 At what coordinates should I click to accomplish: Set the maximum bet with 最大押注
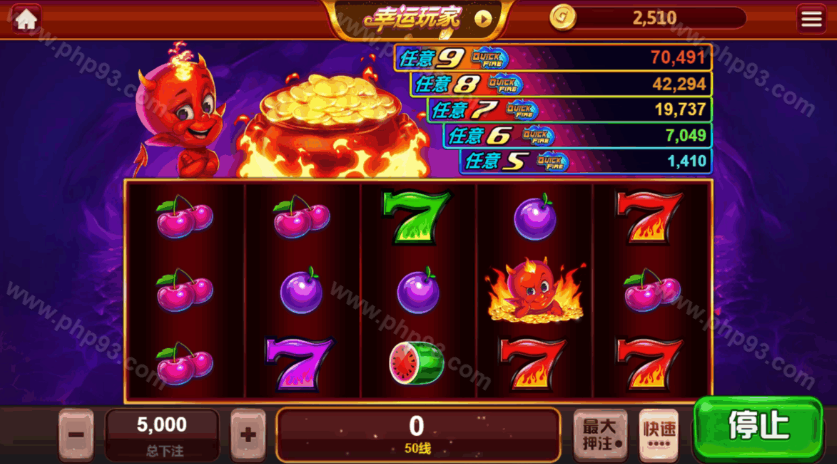point(600,434)
